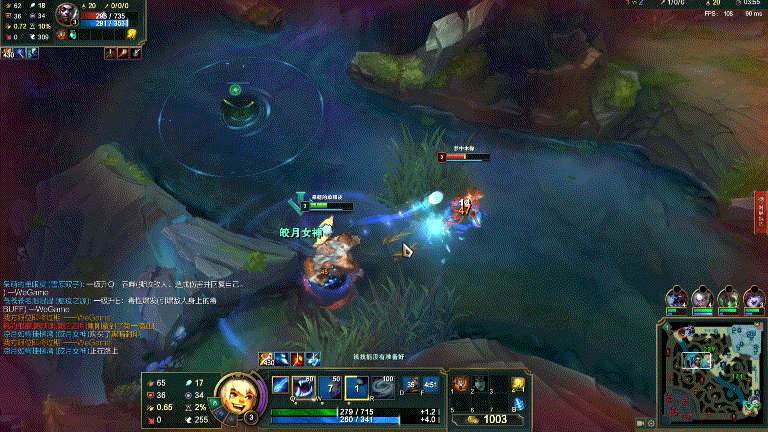The height and width of the screenshot is (432, 768).
Task: Cast the R ultimate swirl ability
Action: (x=383, y=386)
